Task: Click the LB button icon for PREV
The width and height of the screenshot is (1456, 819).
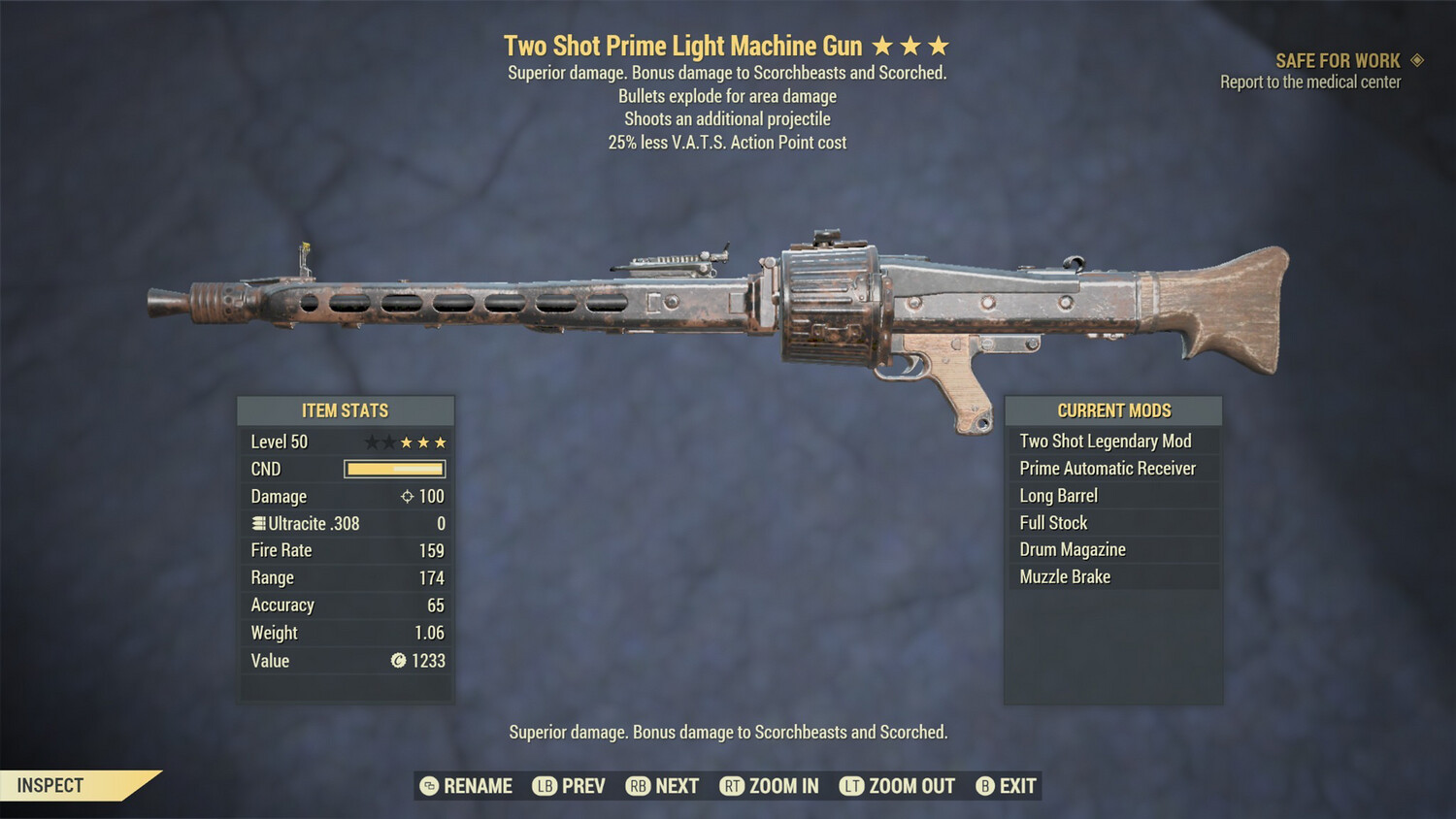Action: click(x=545, y=786)
